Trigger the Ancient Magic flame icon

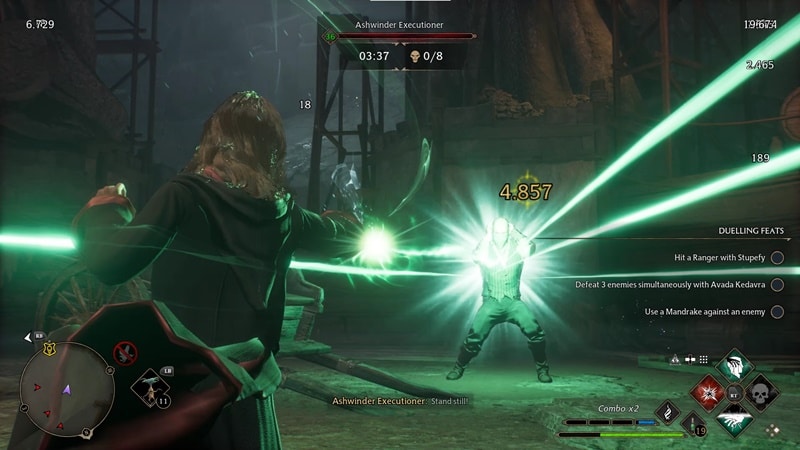click(x=667, y=412)
